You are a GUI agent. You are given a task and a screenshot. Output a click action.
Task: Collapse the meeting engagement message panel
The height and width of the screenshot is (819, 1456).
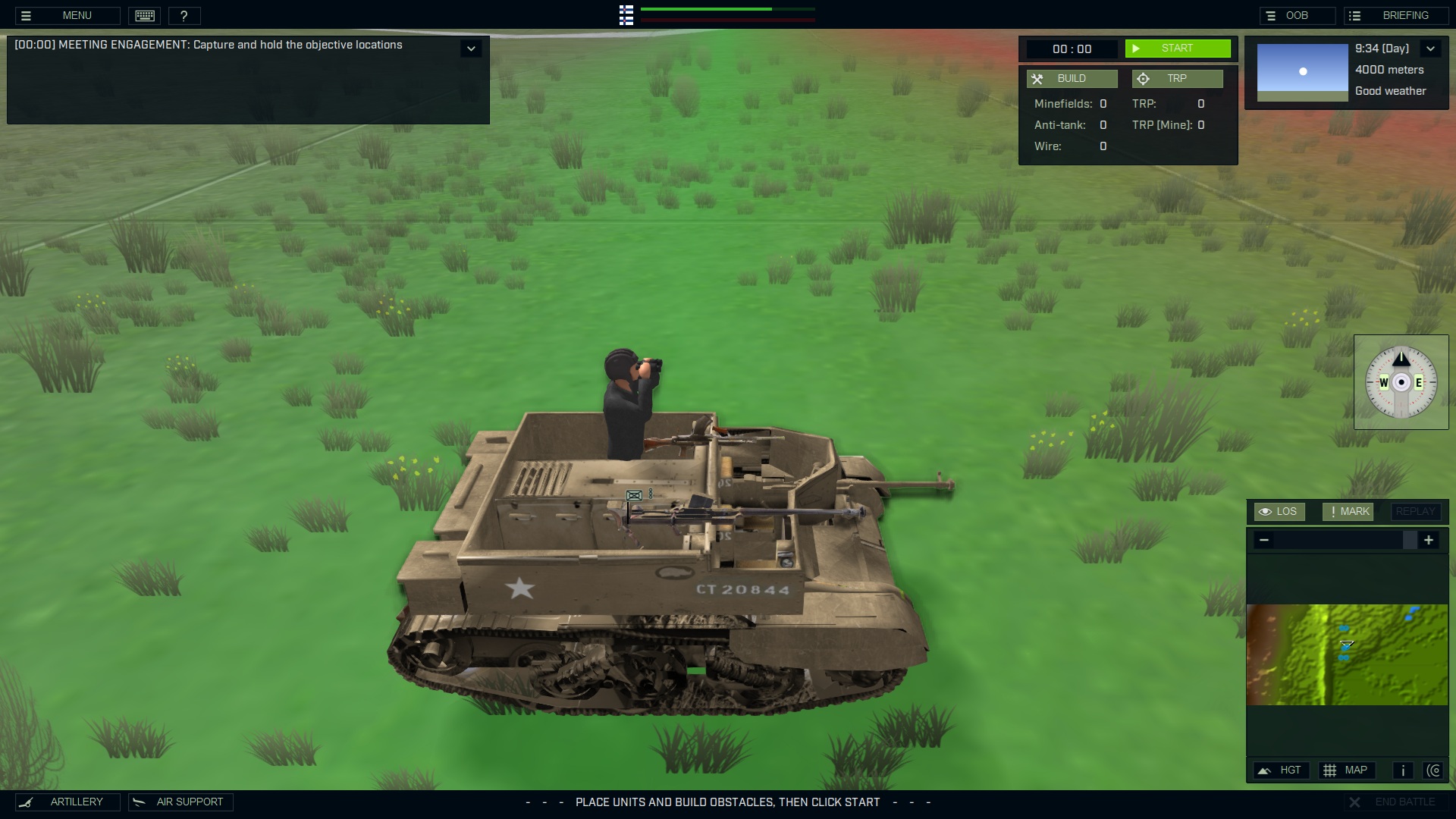[x=472, y=48]
